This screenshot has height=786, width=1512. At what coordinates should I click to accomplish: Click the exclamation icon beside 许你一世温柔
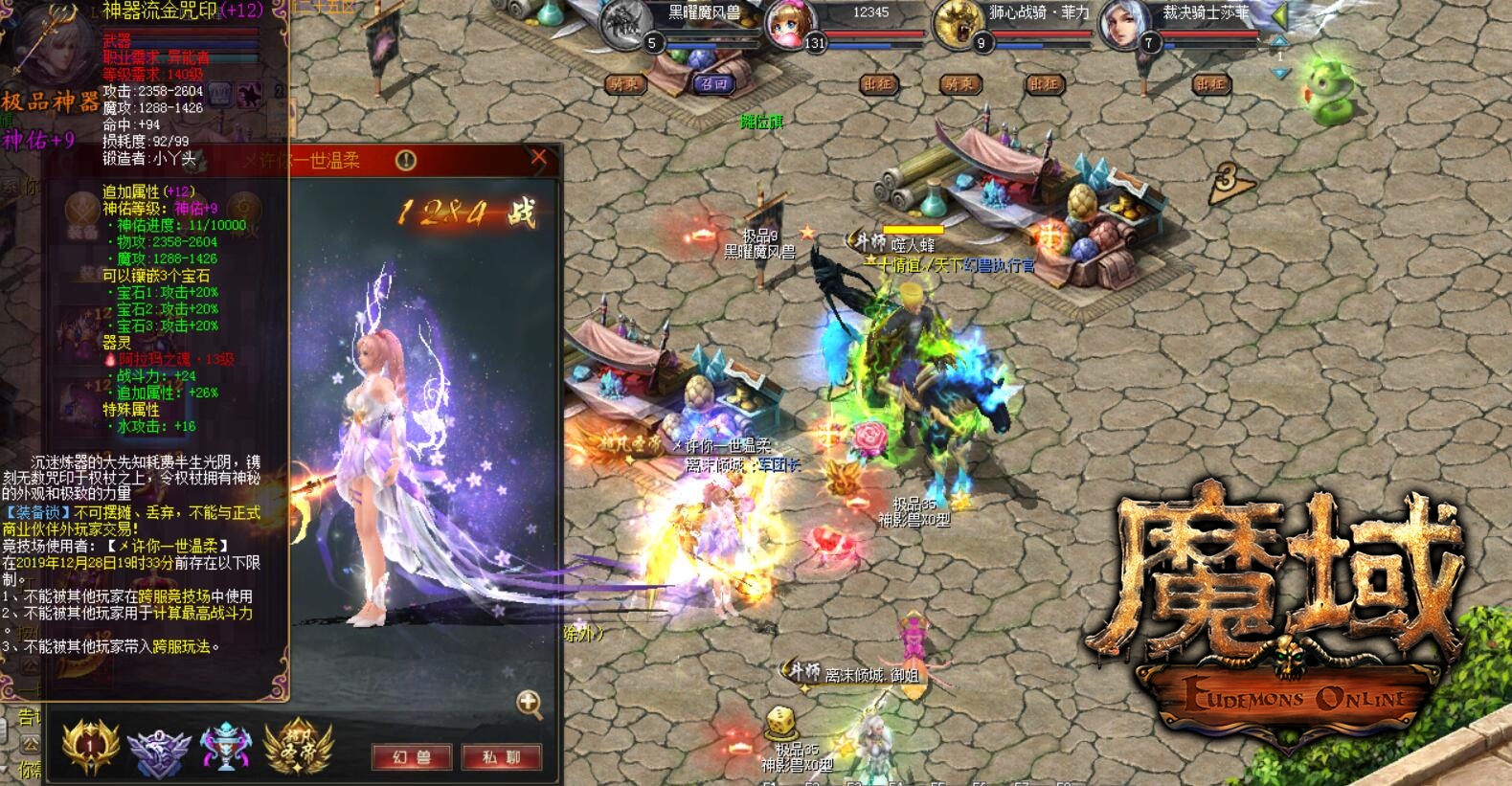[407, 159]
